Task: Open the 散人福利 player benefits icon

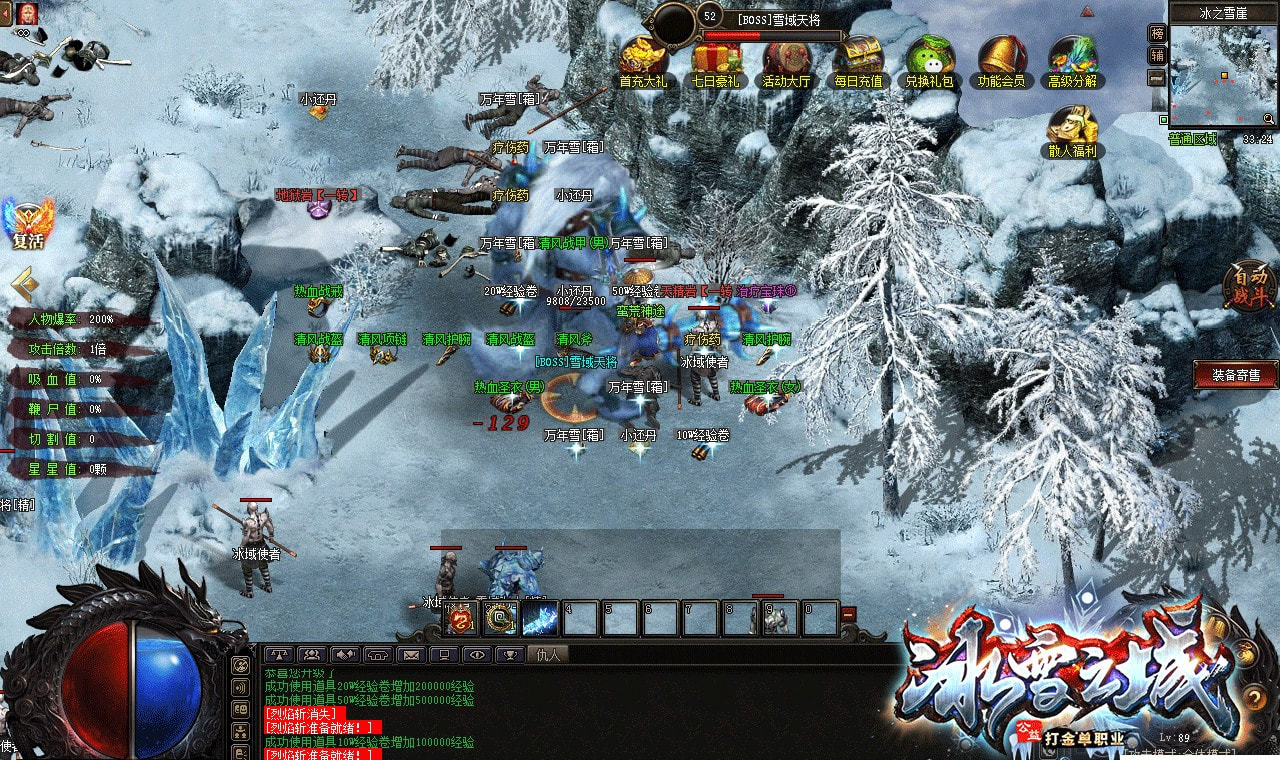Action: (x=1072, y=130)
